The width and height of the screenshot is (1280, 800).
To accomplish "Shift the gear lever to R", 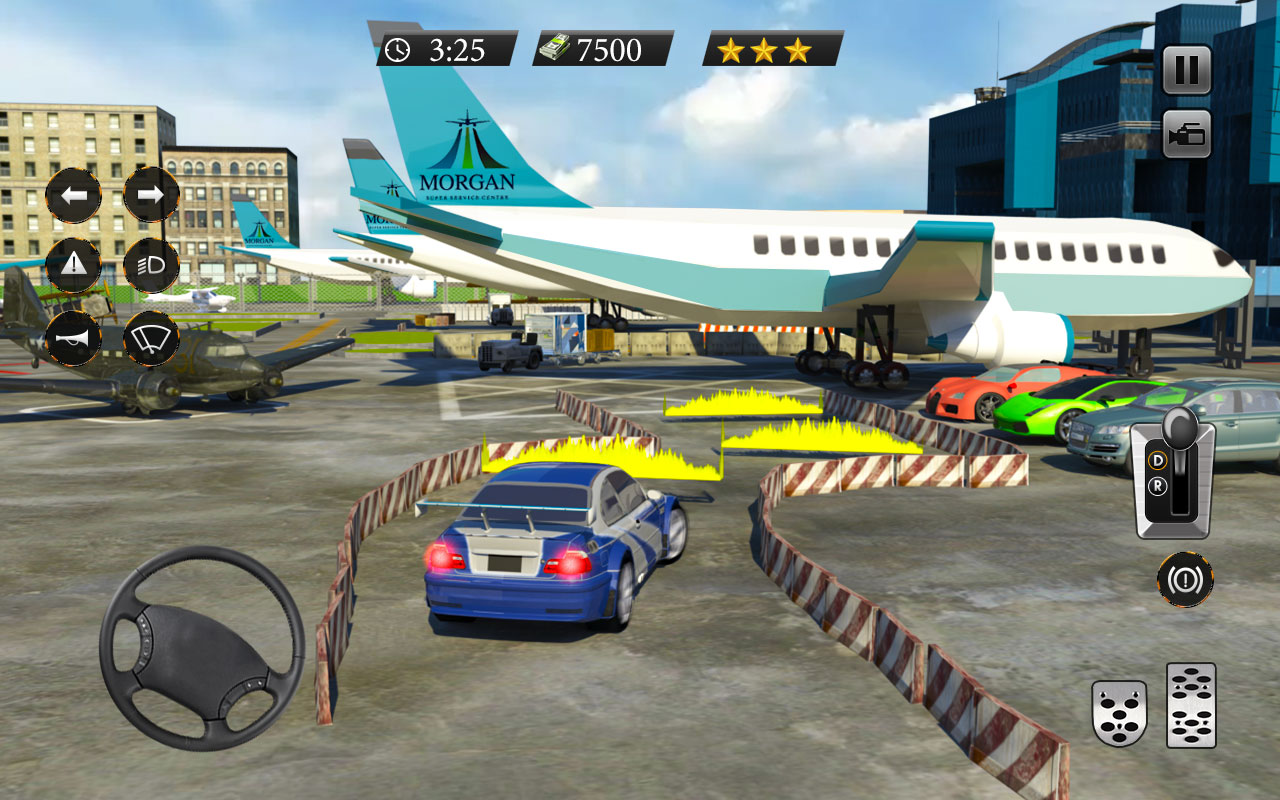I will [1158, 486].
